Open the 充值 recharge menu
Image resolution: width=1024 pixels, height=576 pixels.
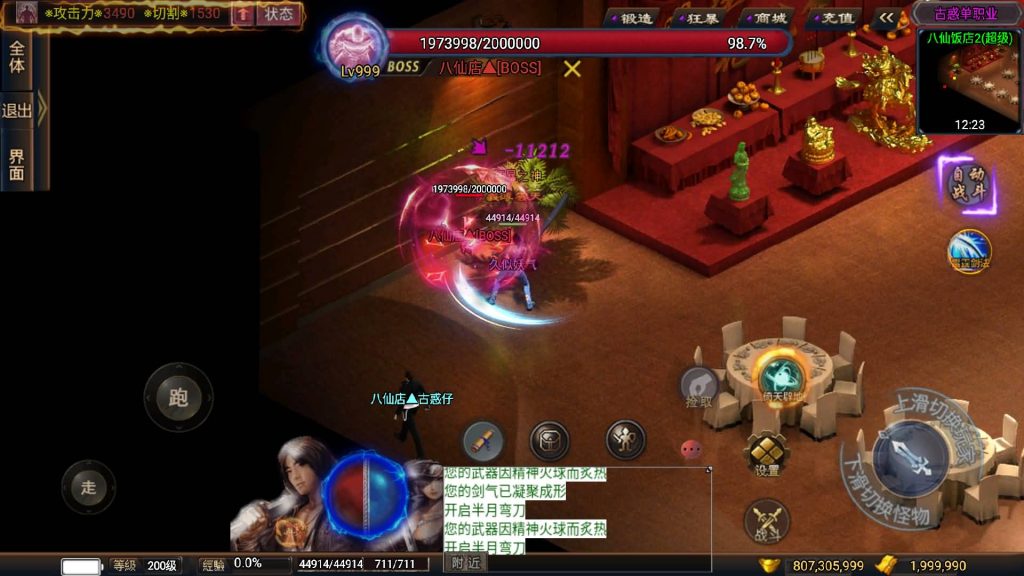[x=836, y=17]
